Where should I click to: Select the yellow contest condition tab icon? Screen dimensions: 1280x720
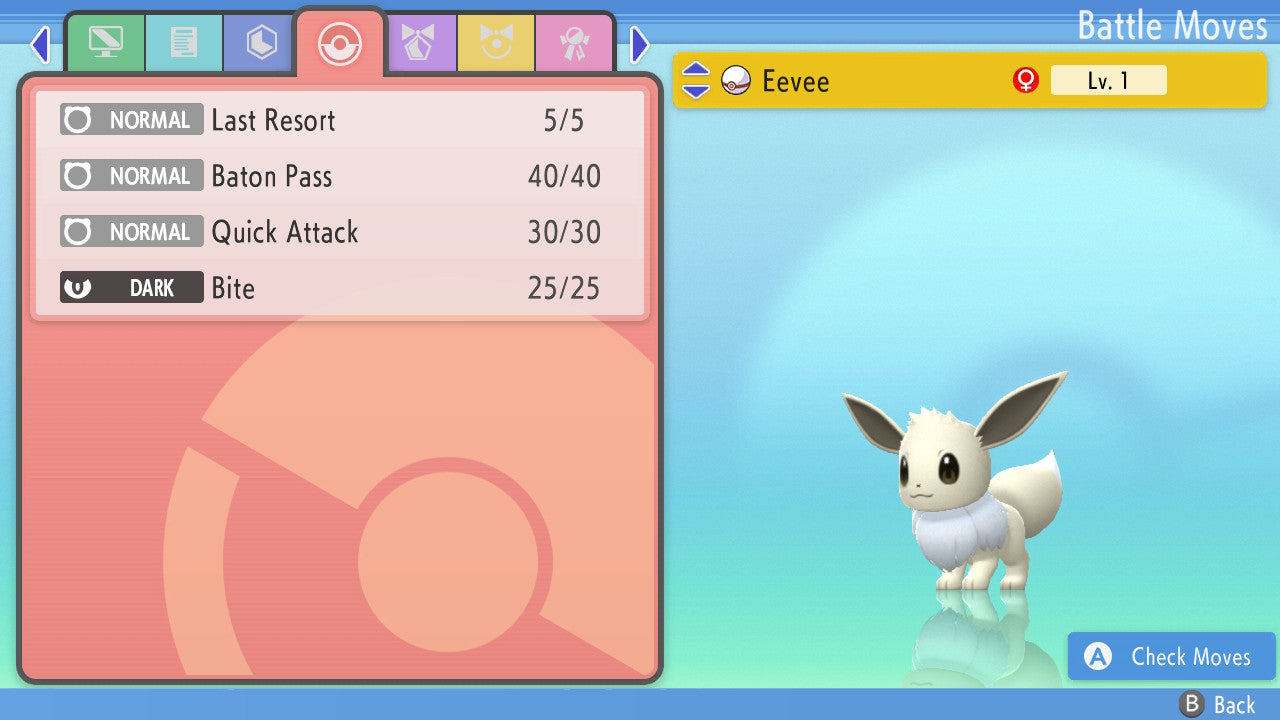click(497, 43)
